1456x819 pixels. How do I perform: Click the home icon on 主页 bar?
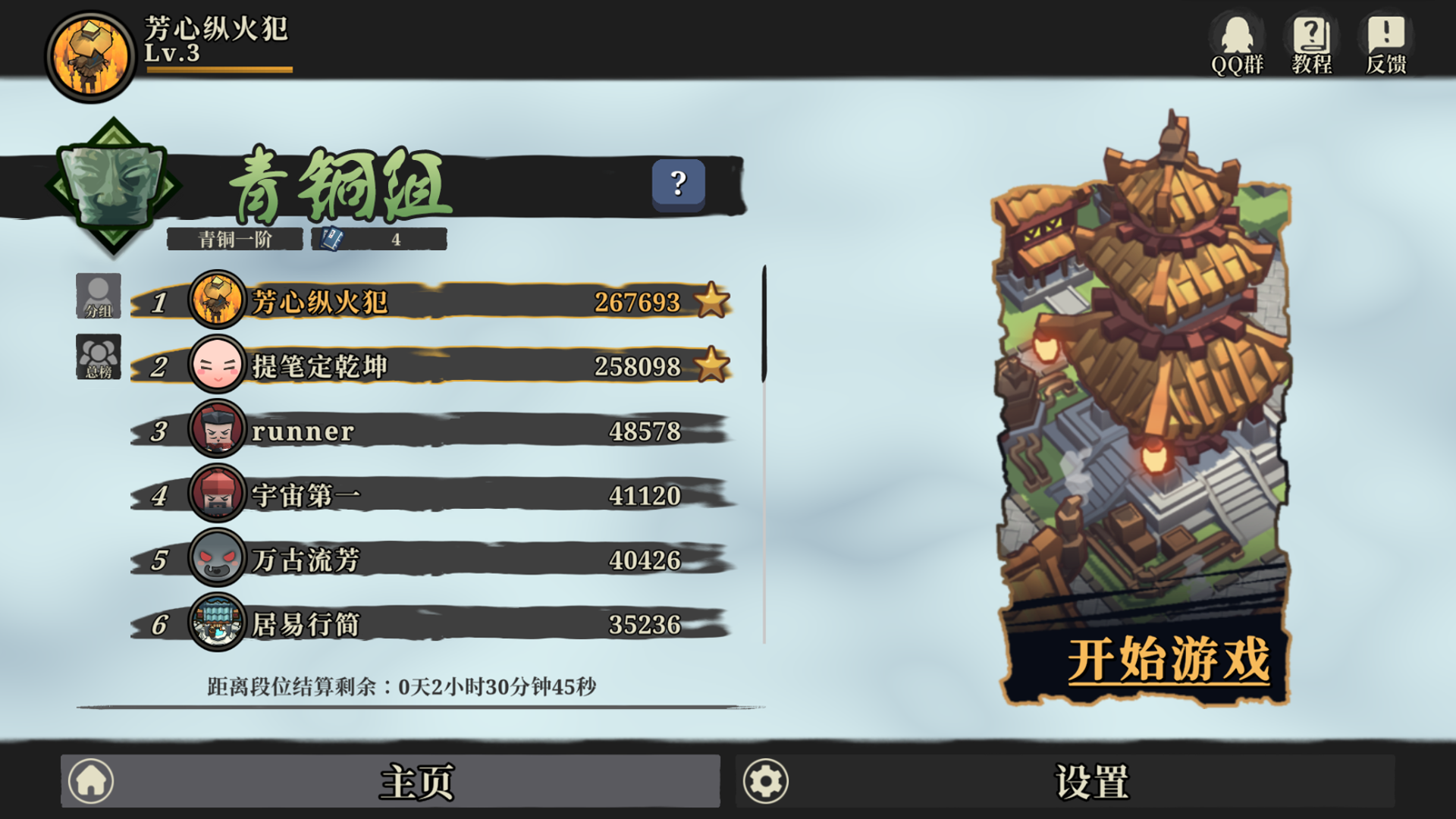91,780
